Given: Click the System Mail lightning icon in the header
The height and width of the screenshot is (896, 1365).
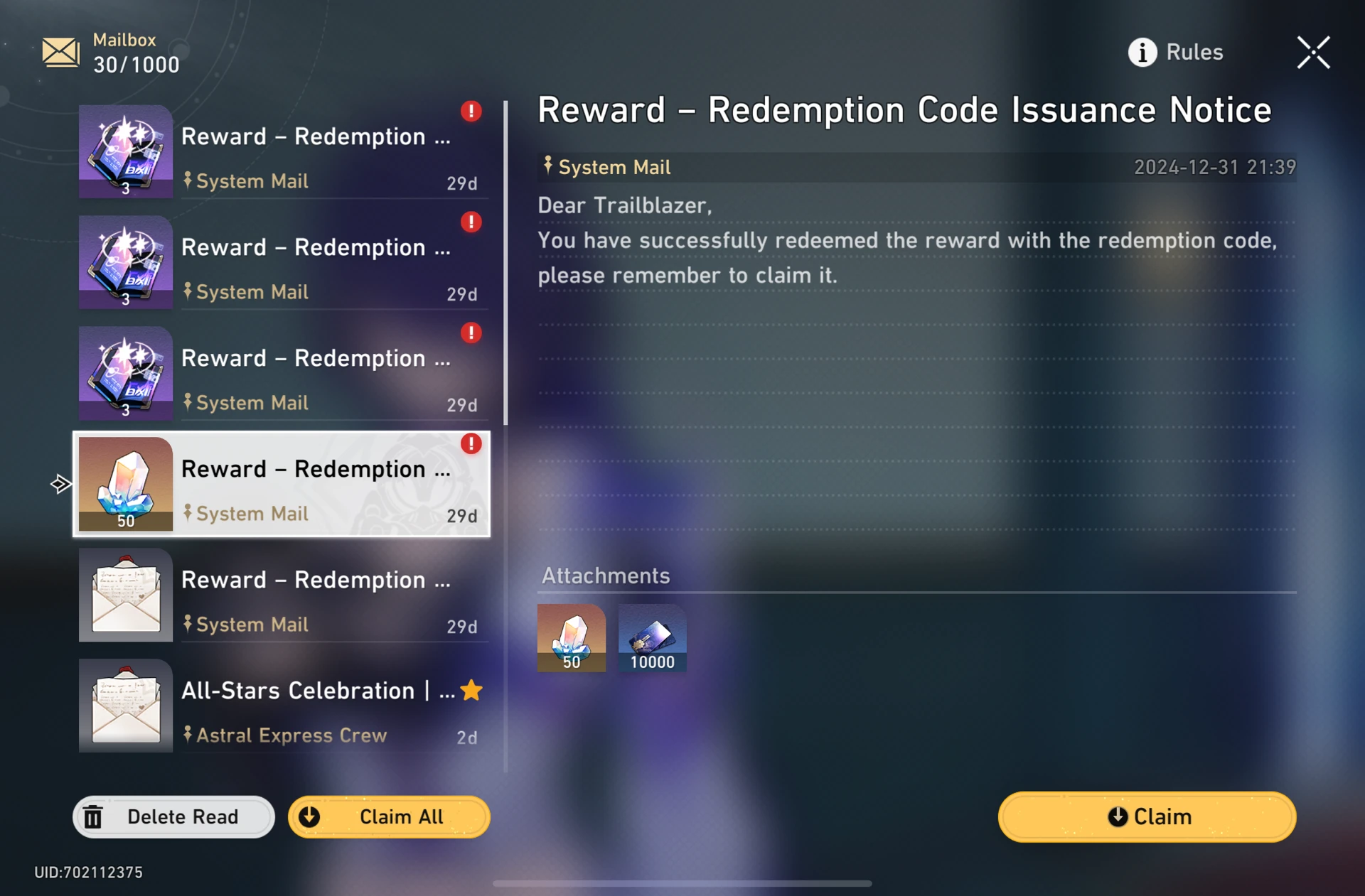Looking at the screenshot, I should click(547, 166).
